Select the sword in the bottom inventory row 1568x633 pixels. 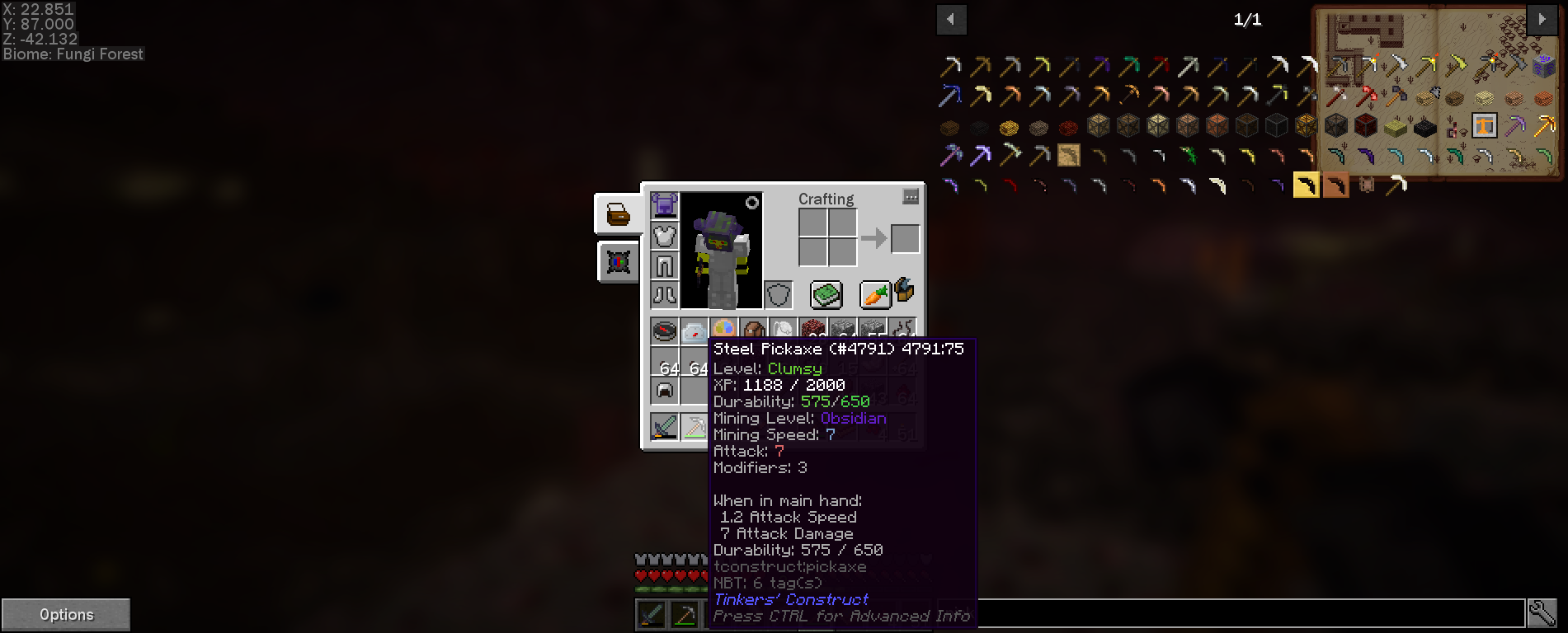point(664,426)
